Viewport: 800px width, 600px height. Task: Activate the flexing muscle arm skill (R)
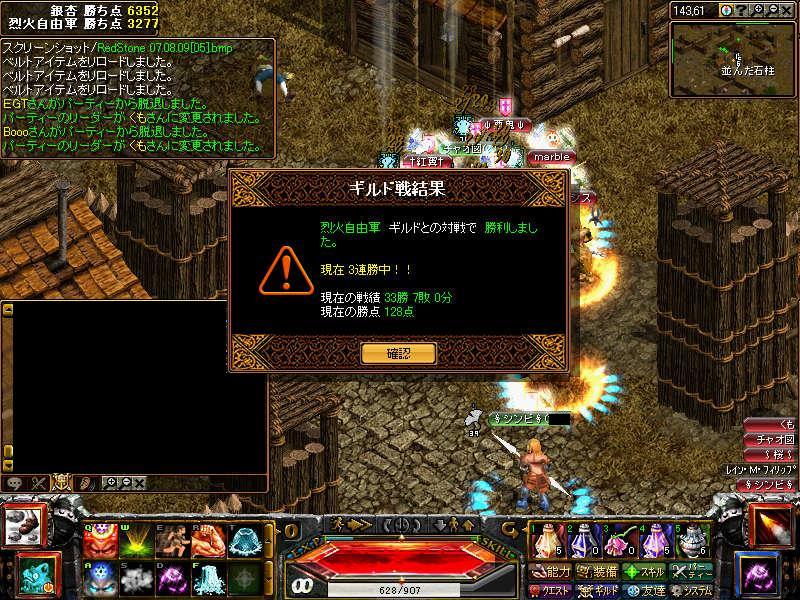[206, 541]
